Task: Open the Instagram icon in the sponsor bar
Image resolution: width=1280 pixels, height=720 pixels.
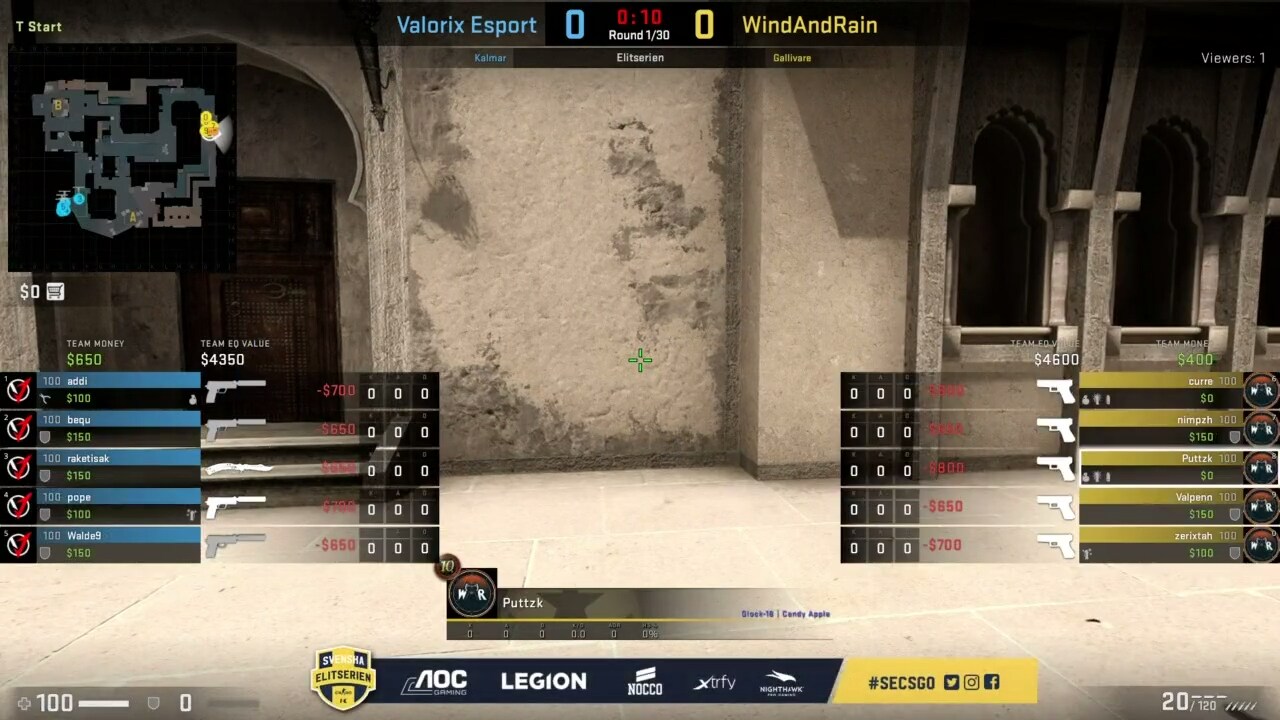Action: (971, 682)
